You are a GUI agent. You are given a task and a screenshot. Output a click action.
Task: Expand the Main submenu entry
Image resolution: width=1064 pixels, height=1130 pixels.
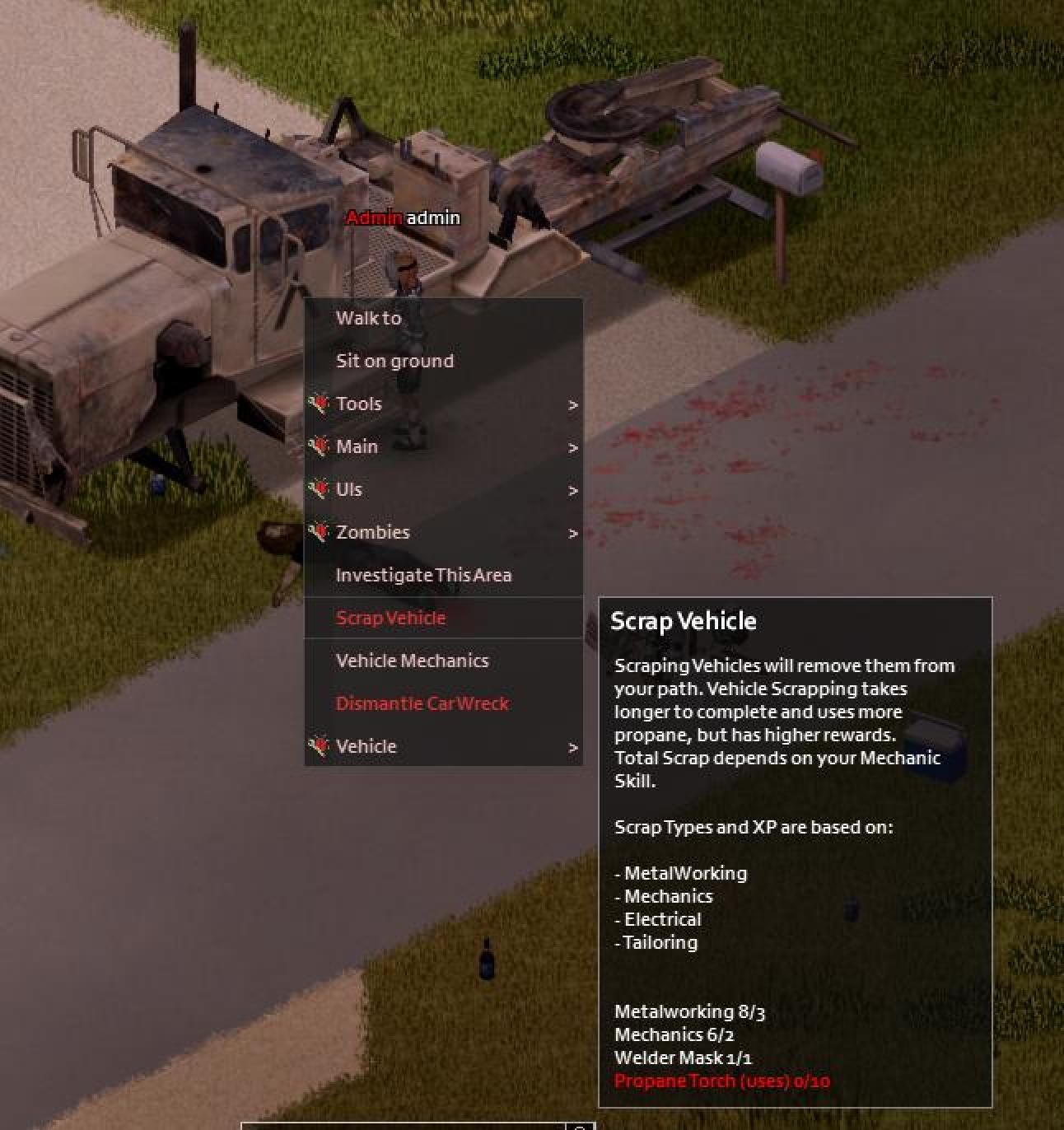pyautogui.click(x=357, y=446)
